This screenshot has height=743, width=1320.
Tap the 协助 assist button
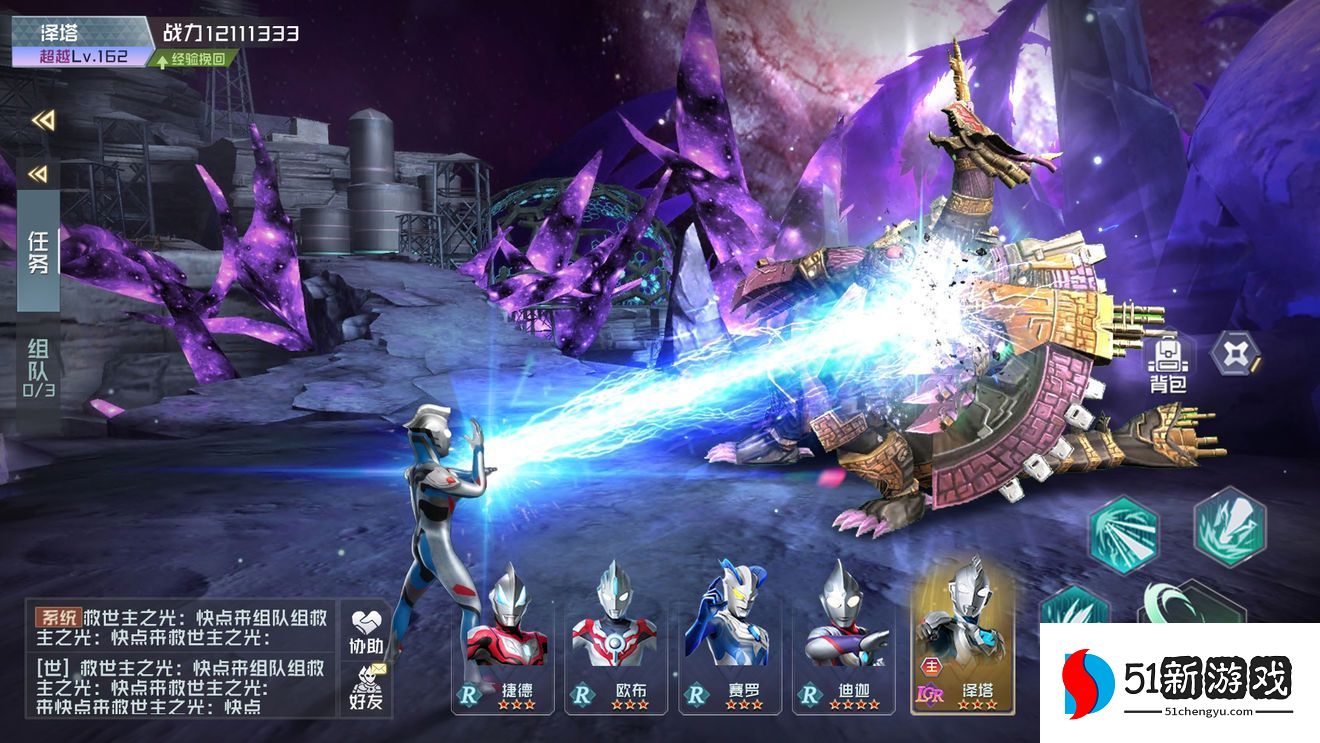[366, 631]
